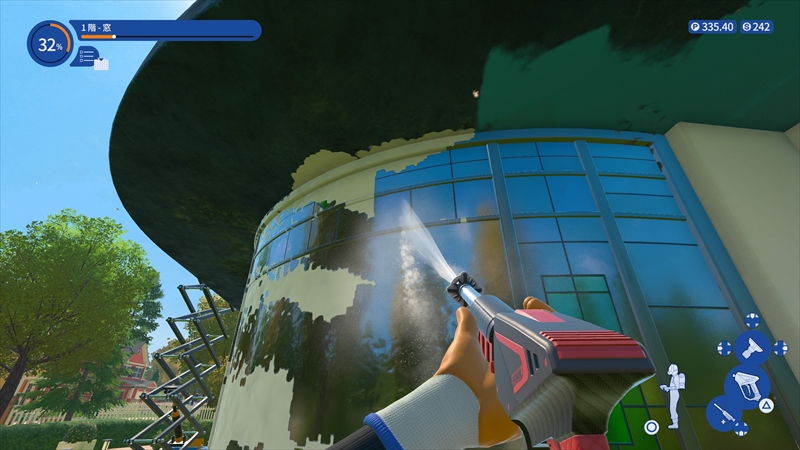This screenshot has width=800, height=450.
Task: Choose the pressure washer gun icon
Action: [x=746, y=385]
